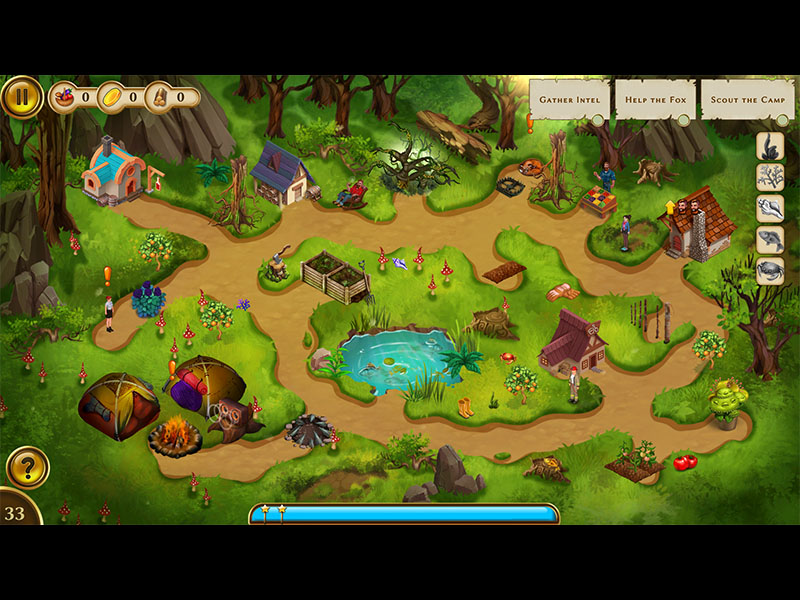Pause the game with the gold button
The width and height of the screenshot is (800, 600).
coord(21,97)
